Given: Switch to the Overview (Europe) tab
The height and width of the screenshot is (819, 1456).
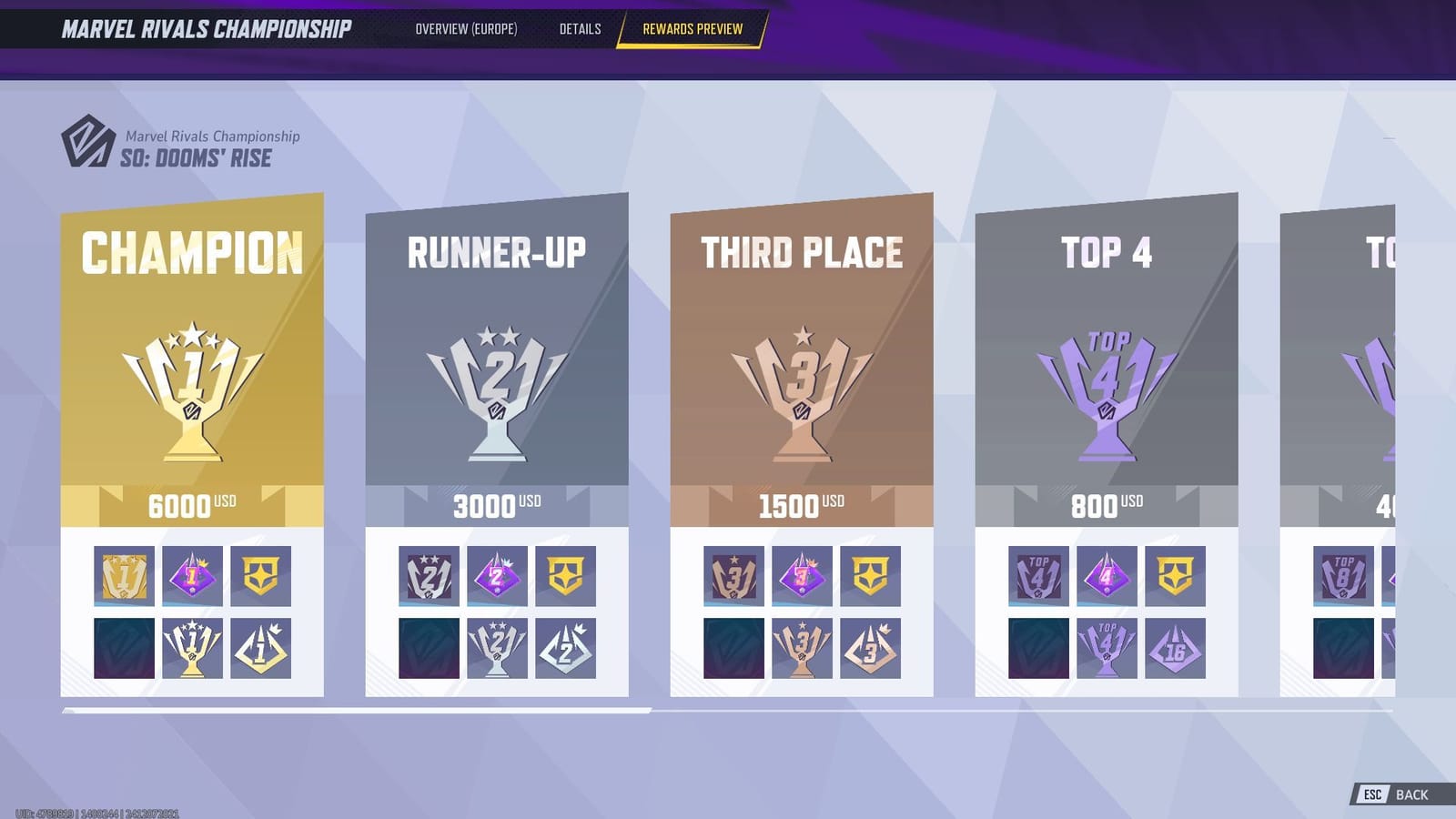Looking at the screenshot, I should tap(467, 28).
